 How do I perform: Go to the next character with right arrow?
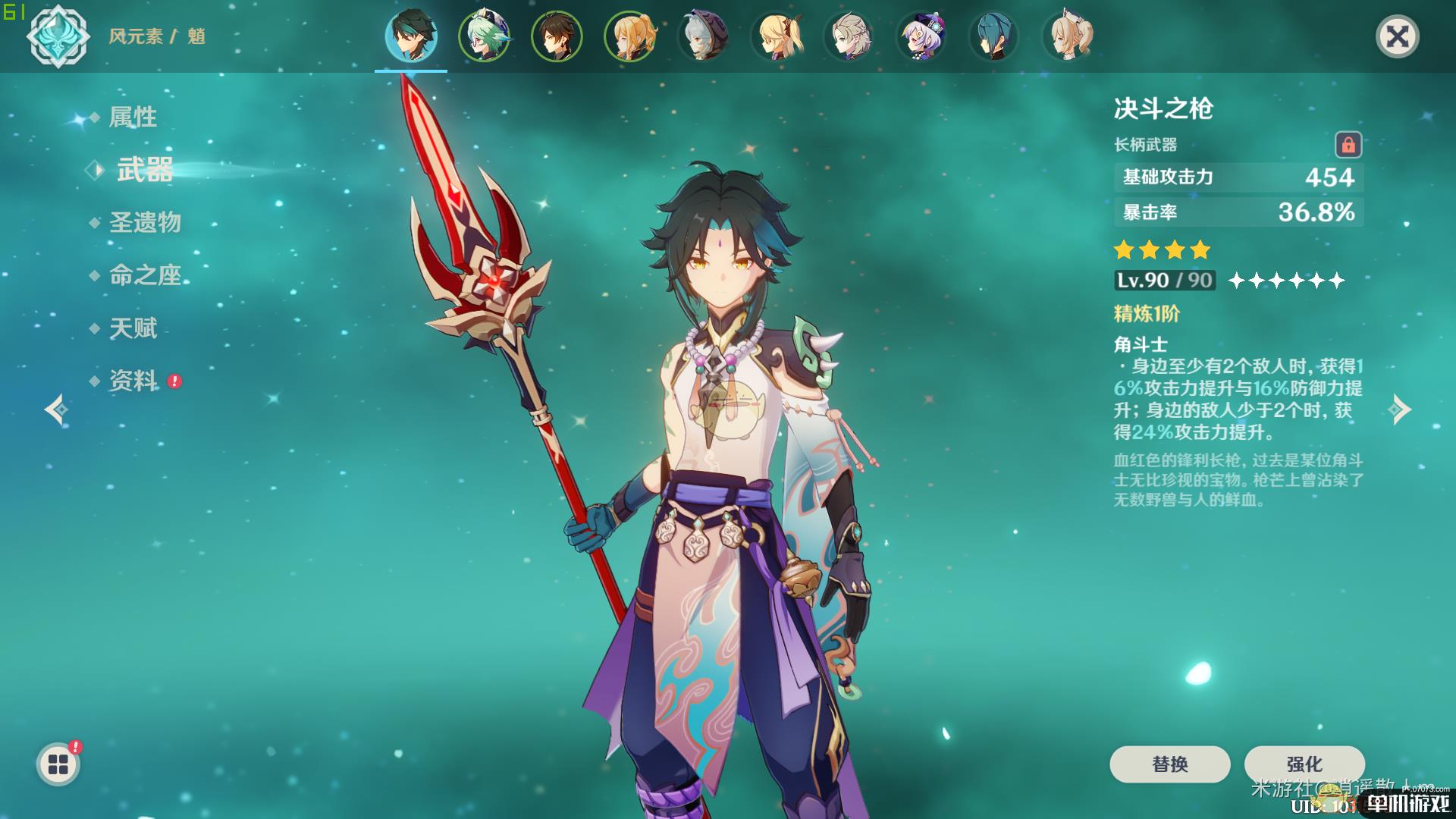click(1401, 409)
